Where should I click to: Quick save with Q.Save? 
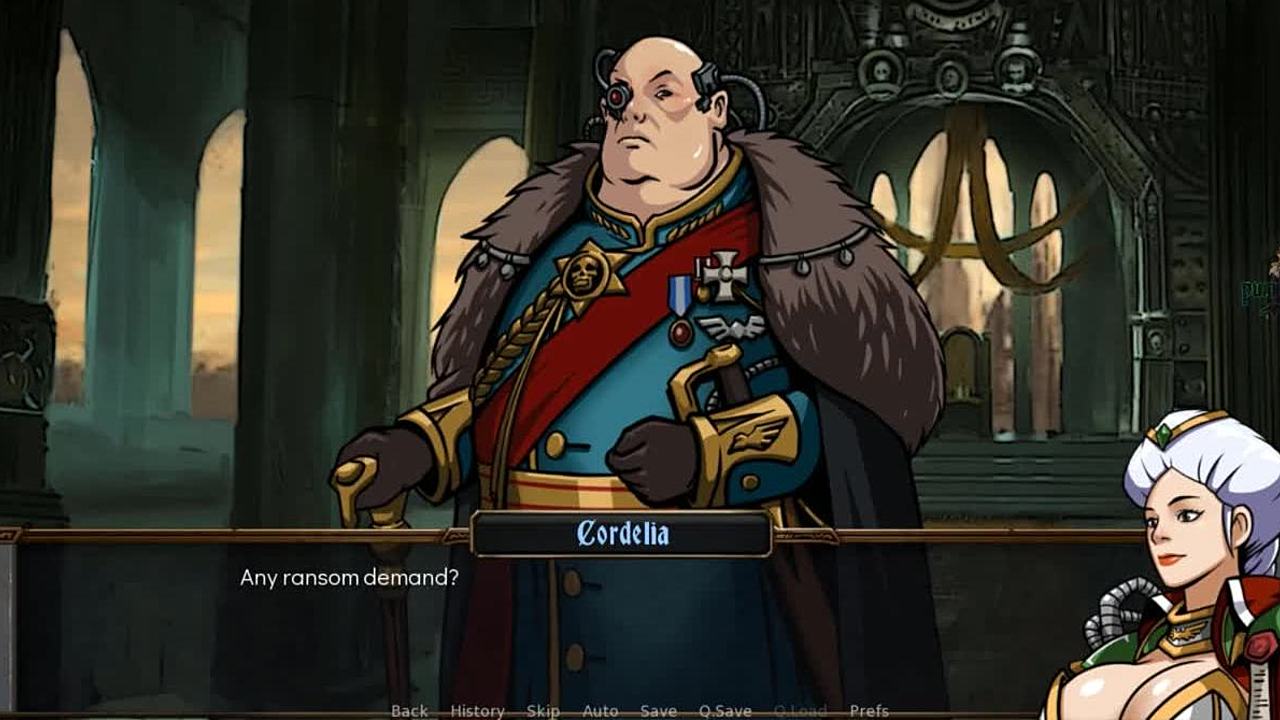[x=725, y=711]
